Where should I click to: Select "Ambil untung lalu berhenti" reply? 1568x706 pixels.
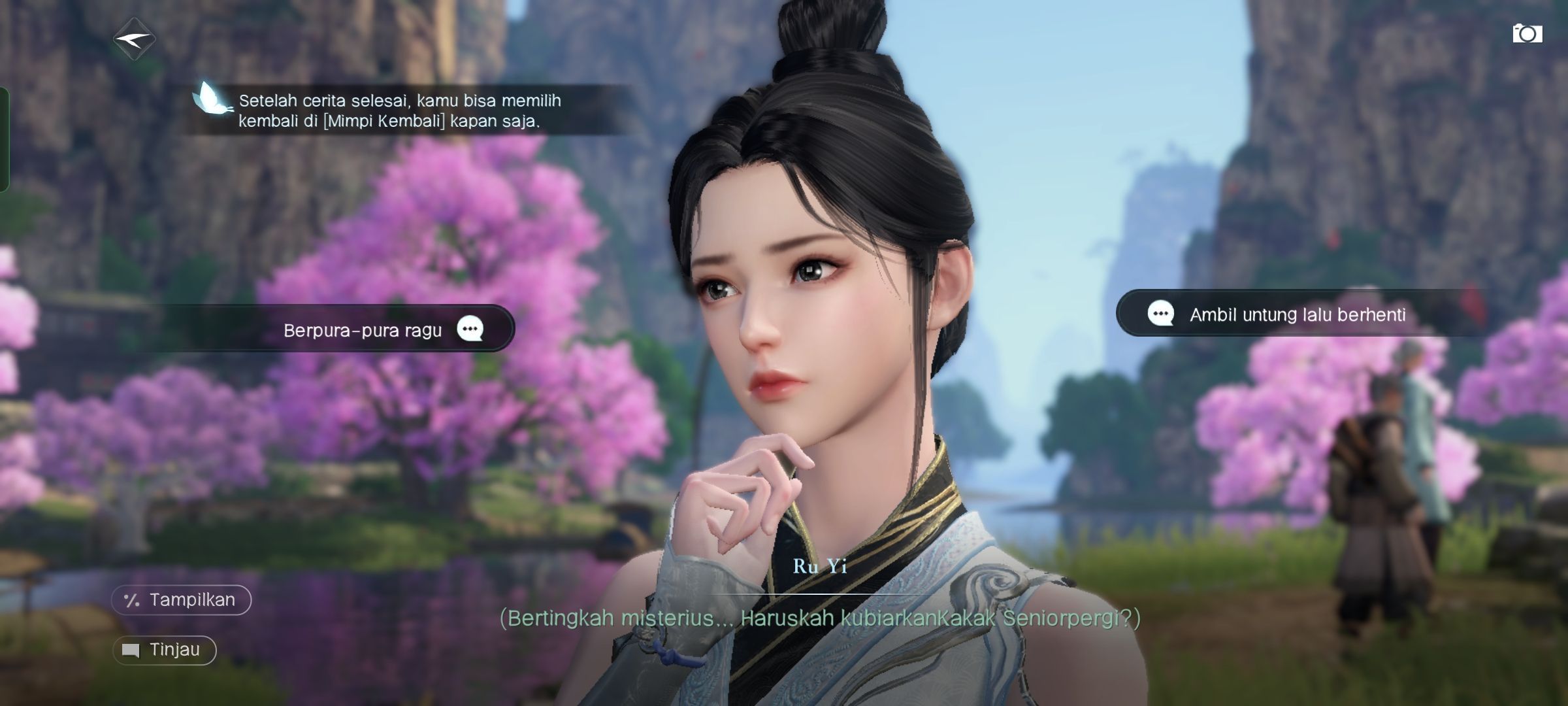(x=1296, y=314)
